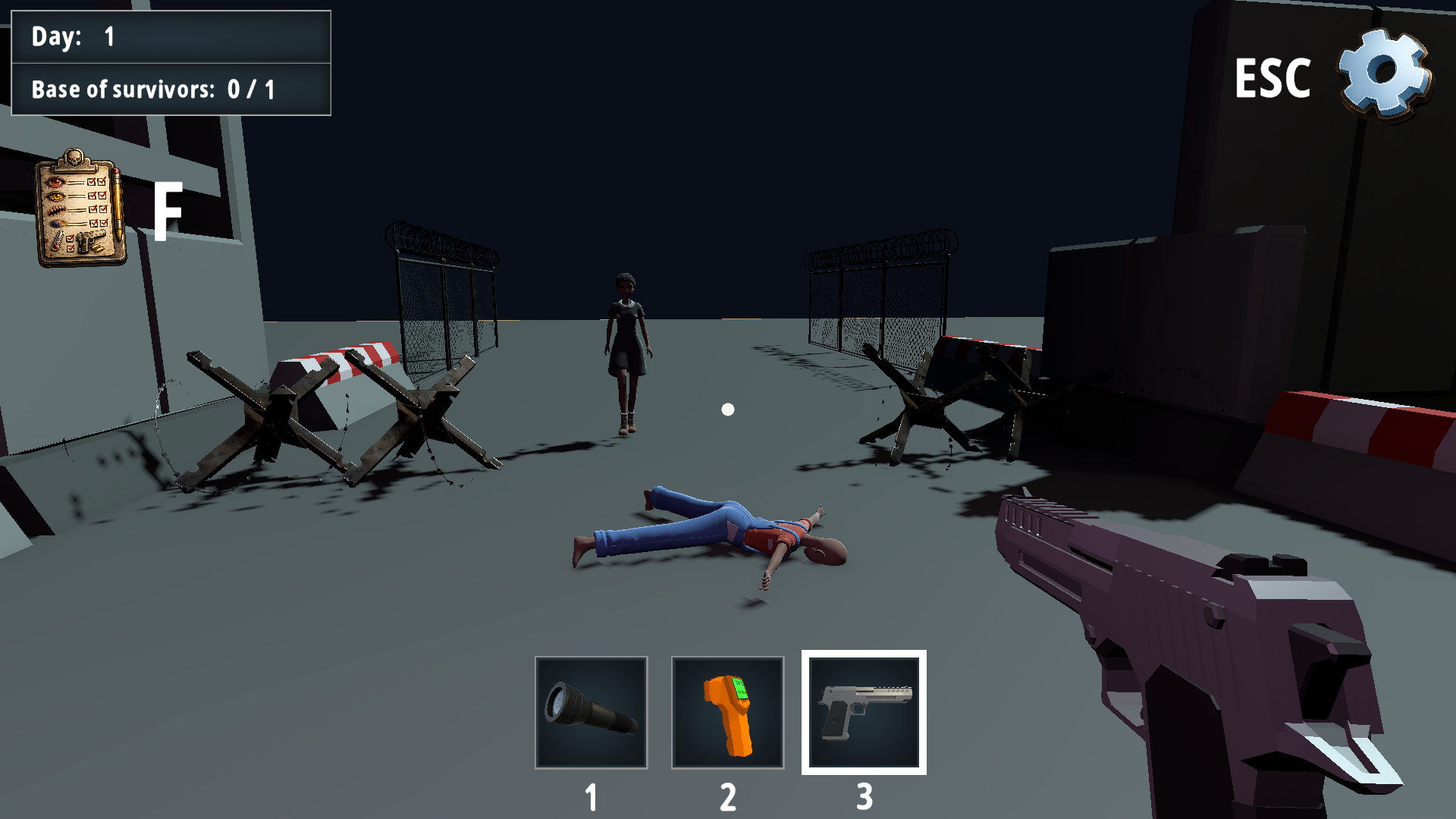Check the stitched mouth checkbox on clipboard
The image size is (1456, 819).
coord(93,209)
